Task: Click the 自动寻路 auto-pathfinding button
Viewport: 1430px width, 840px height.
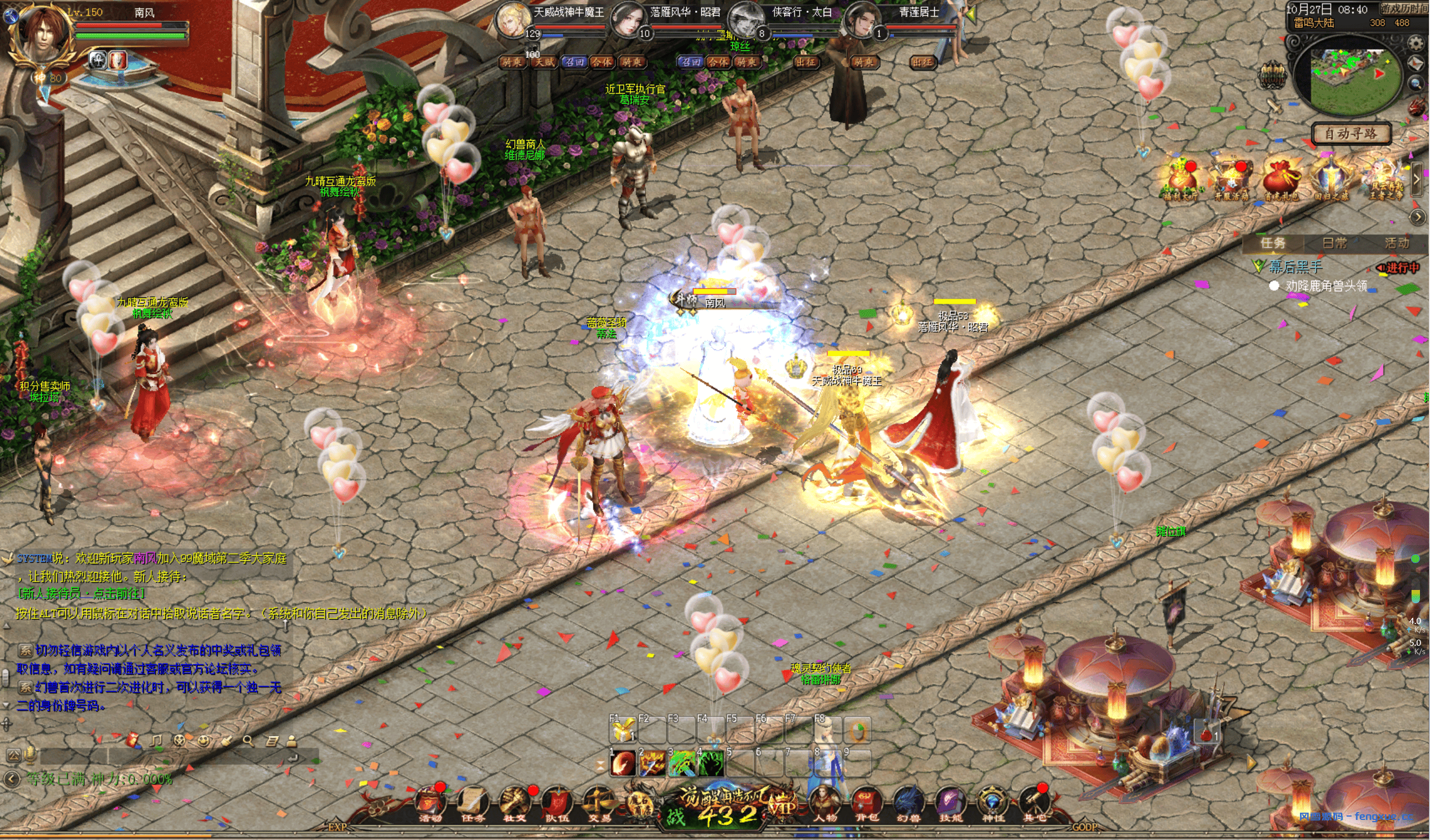Action: 1351,134
